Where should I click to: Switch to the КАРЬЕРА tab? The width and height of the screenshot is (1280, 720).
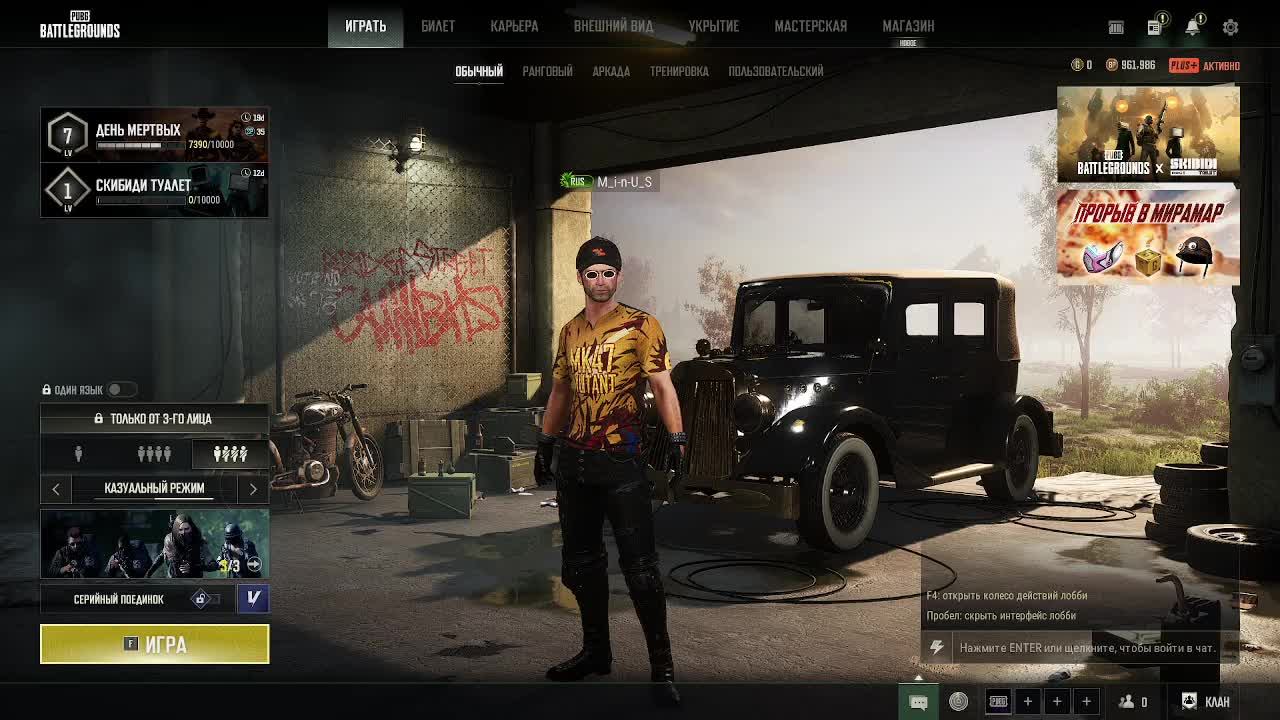pos(514,26)
